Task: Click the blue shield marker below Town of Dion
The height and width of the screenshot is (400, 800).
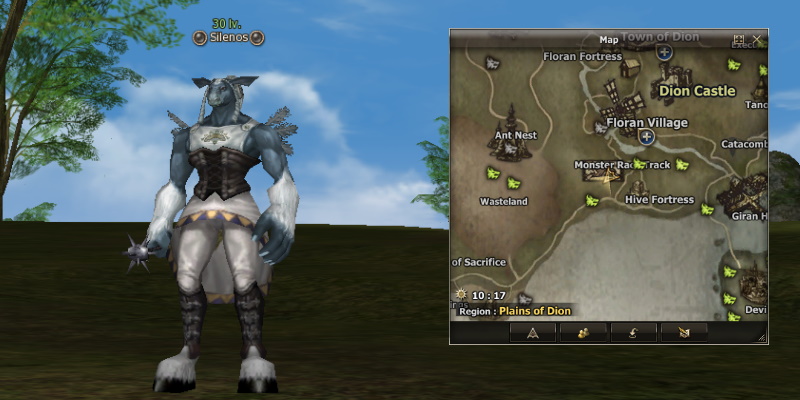Action: point(664,53)
